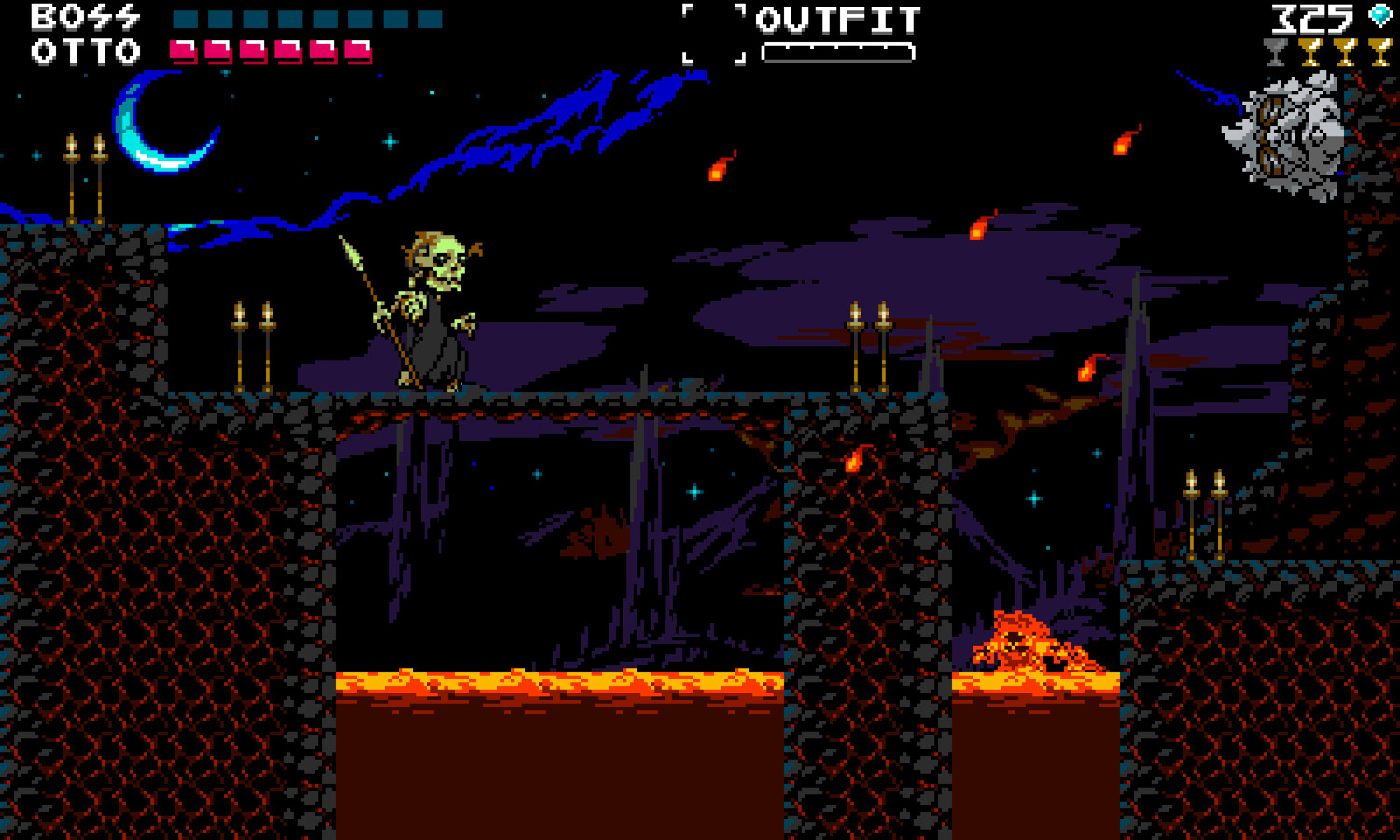
Task: Select the silver goblet trophy icon
Action: [1275, 51]
